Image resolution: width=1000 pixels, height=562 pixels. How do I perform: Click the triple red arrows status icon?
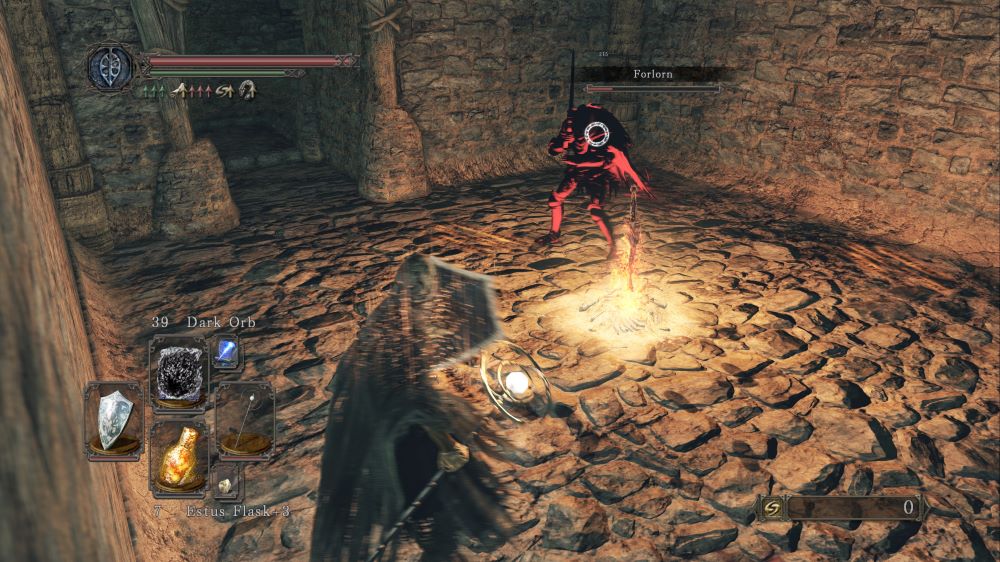click(x=202, y=90)
